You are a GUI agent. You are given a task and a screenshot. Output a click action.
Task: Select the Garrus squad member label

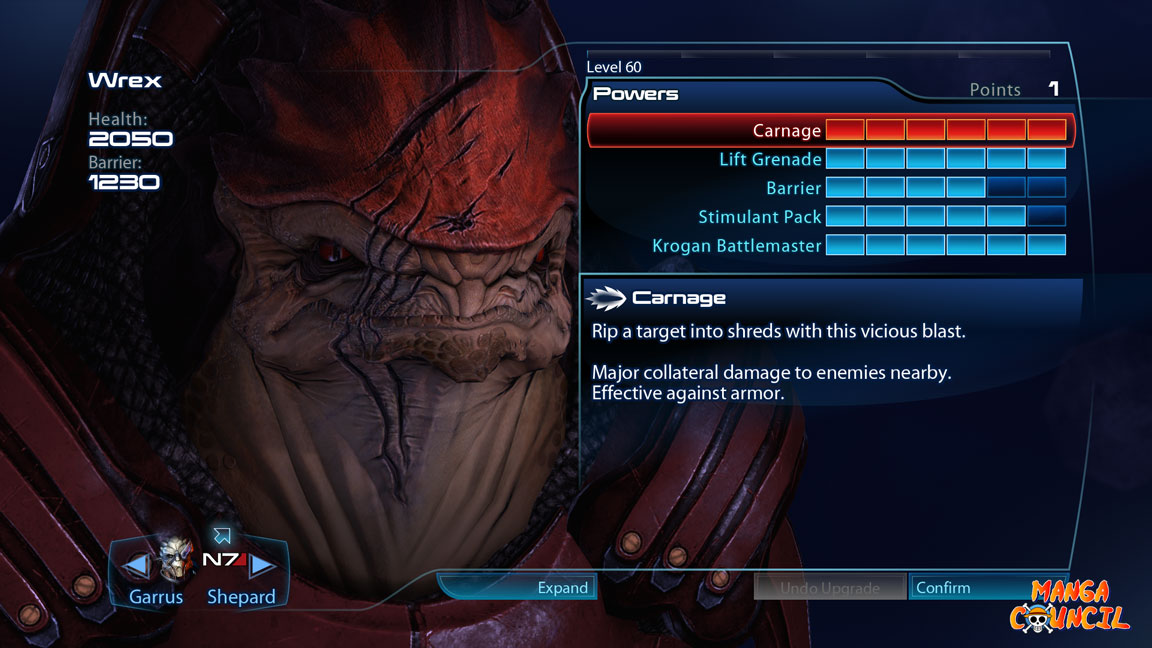(x=156, y=597)
